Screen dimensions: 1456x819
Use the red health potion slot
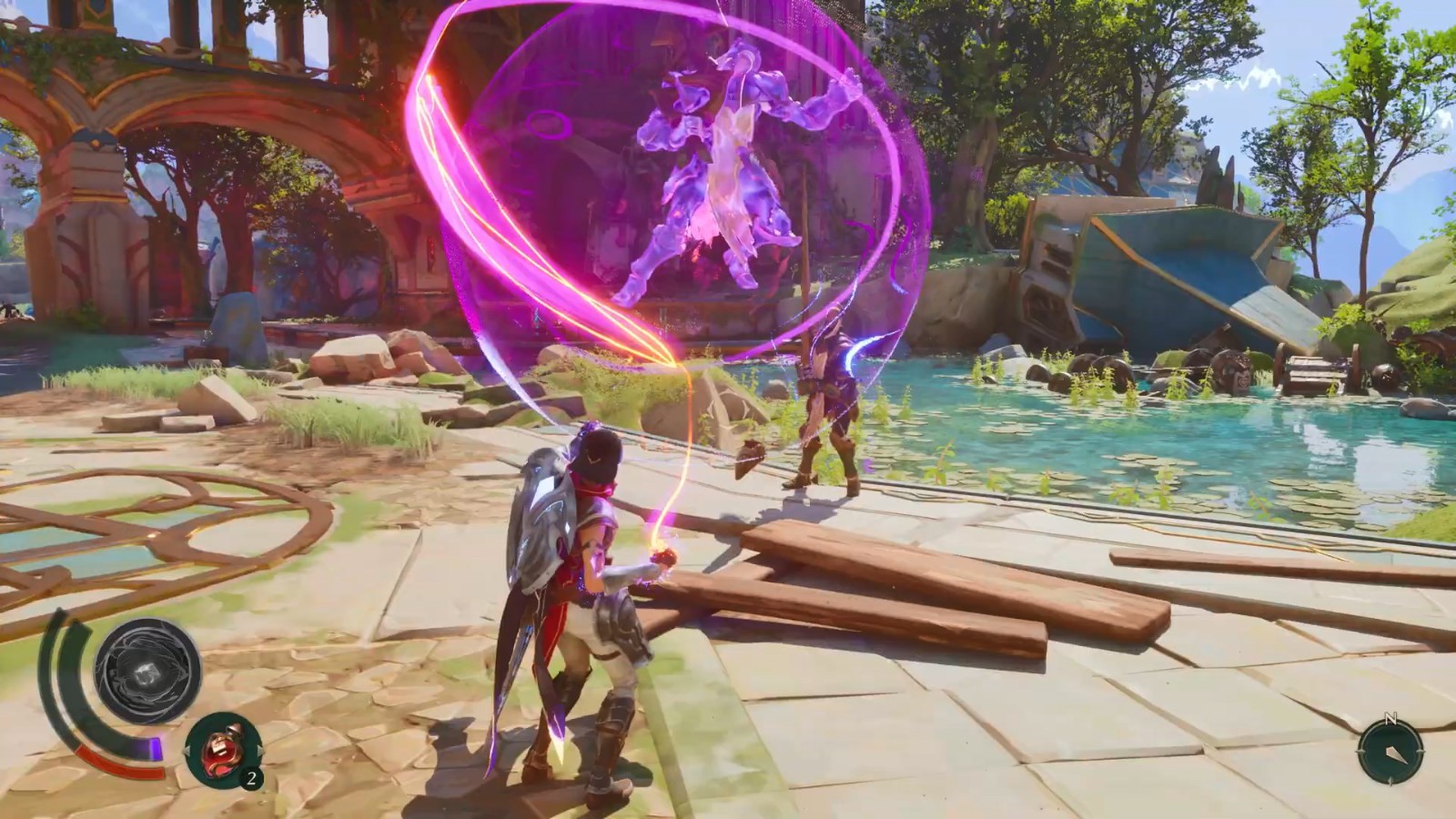pyautogui.click(x=223, y=751)
